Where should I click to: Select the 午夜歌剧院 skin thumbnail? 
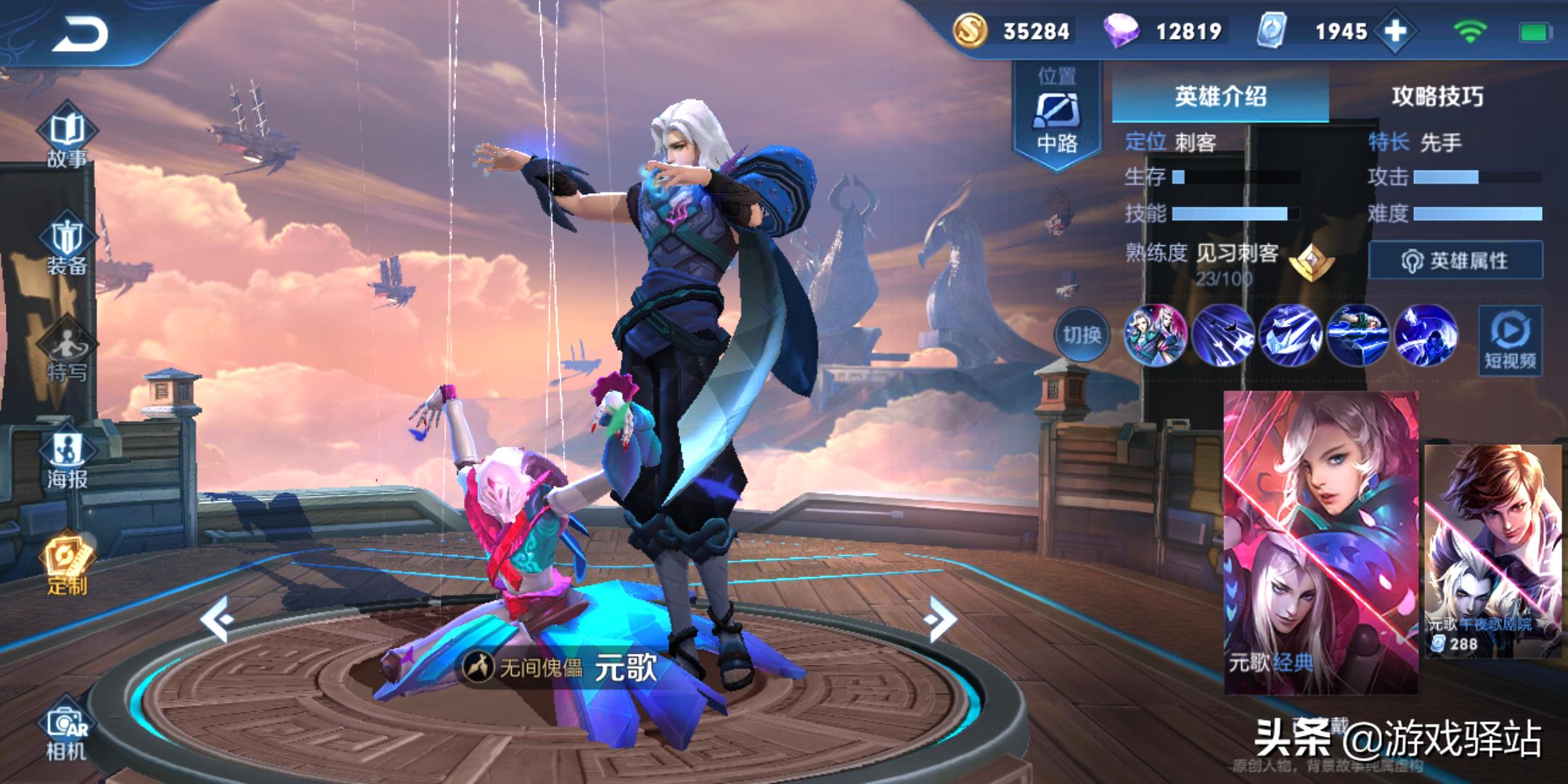point(1493,550)
